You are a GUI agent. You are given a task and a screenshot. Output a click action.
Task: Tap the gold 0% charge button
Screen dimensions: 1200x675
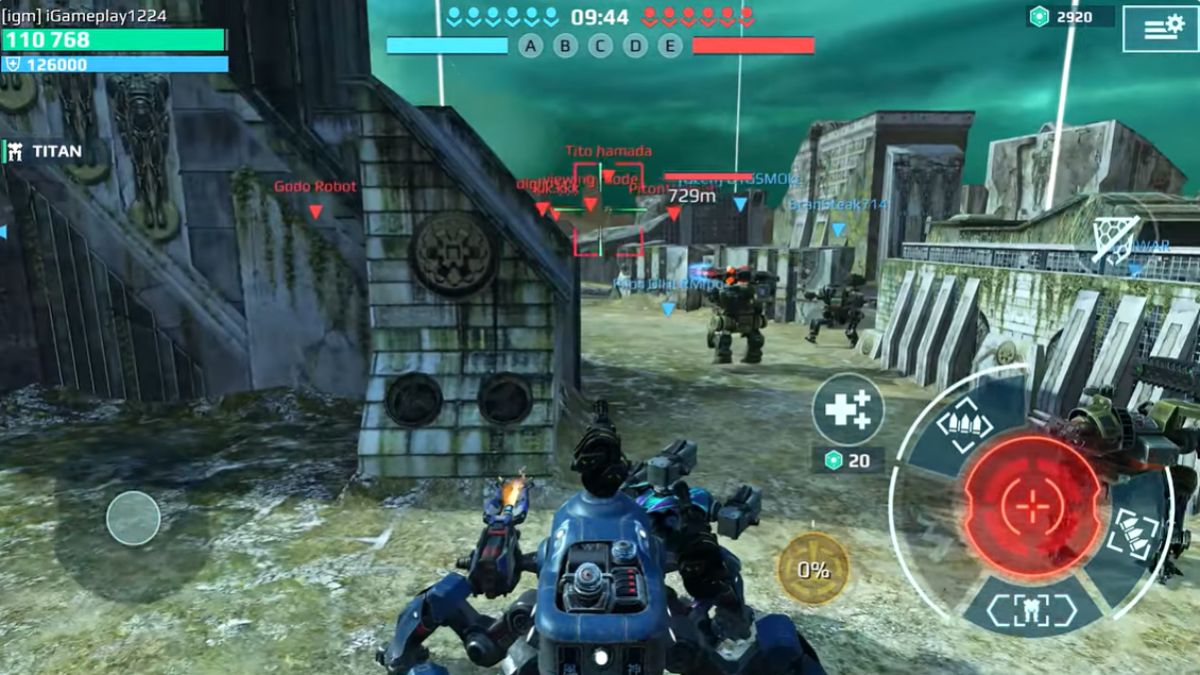813,569
